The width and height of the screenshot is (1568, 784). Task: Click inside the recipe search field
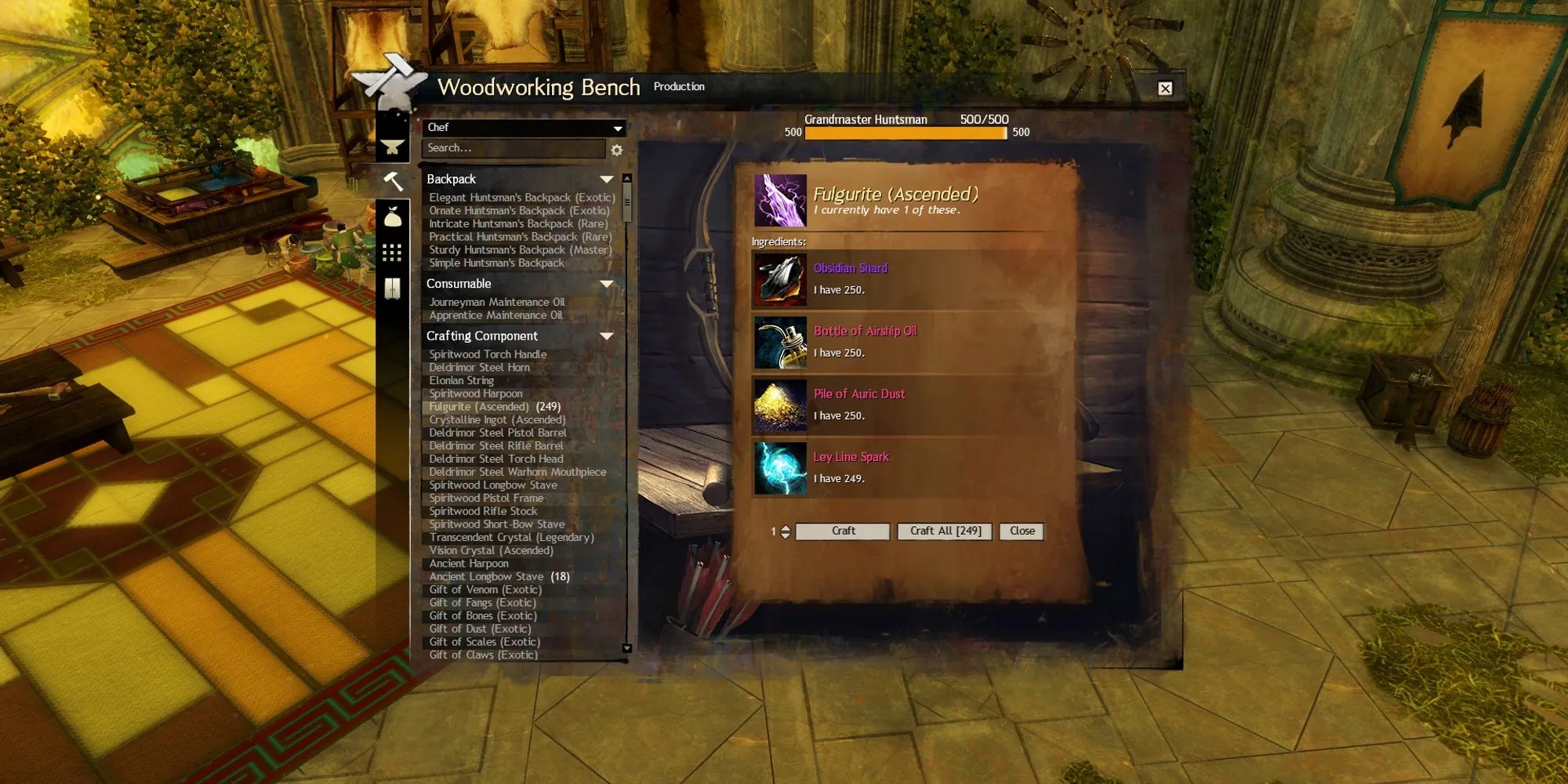click(x=502, y=148)
